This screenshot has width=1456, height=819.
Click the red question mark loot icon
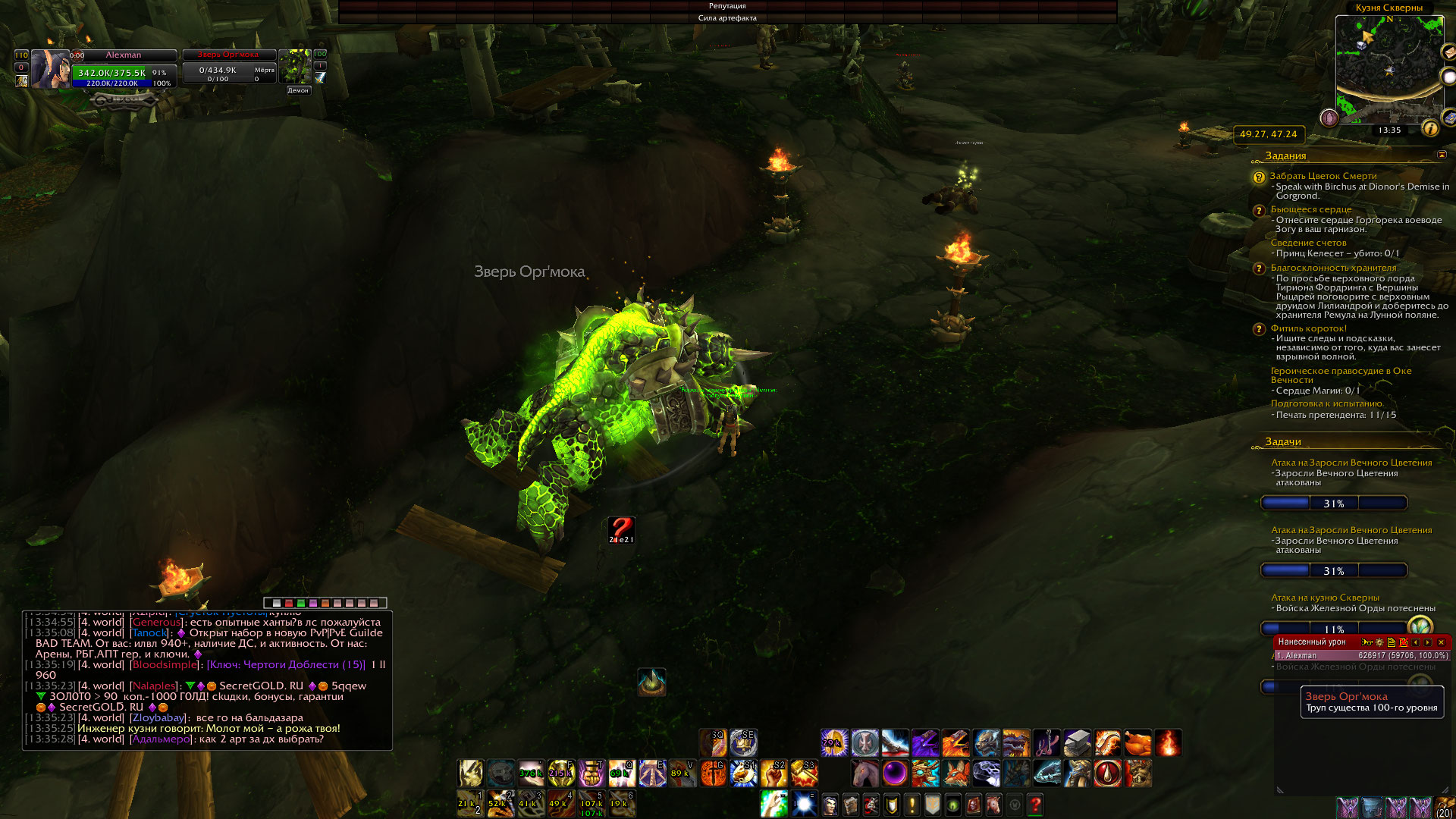[x=621, y=529]
